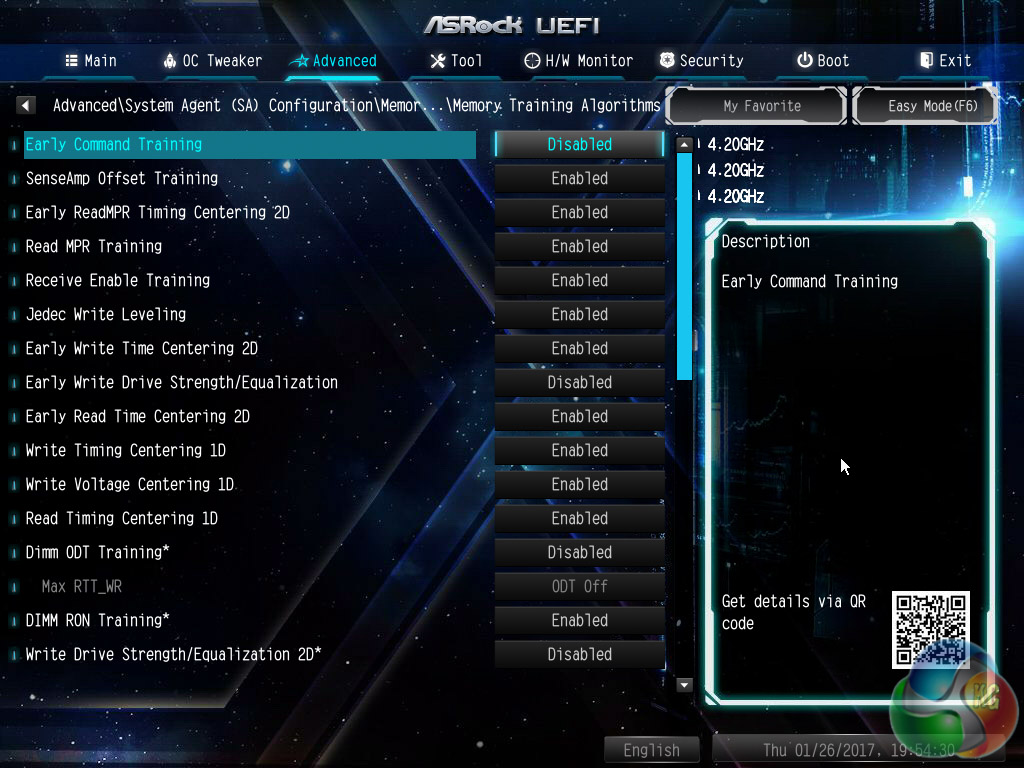The height and width of the screenshot is (768, 1024).
Task: Open SenseAmp Offset Training setting dropdown
Action: tap(579, 178)
